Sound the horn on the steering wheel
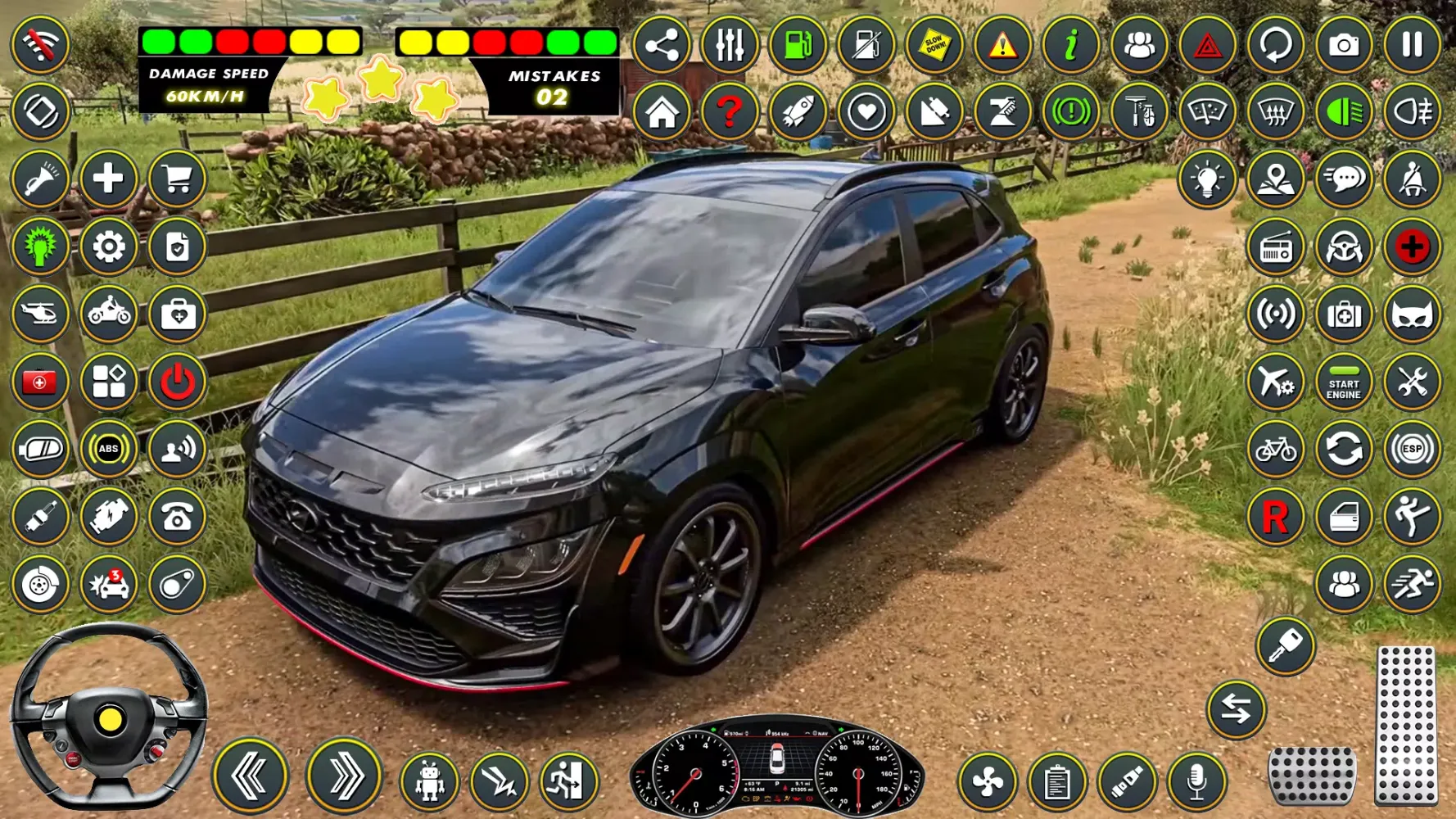 tap(110, 719)
